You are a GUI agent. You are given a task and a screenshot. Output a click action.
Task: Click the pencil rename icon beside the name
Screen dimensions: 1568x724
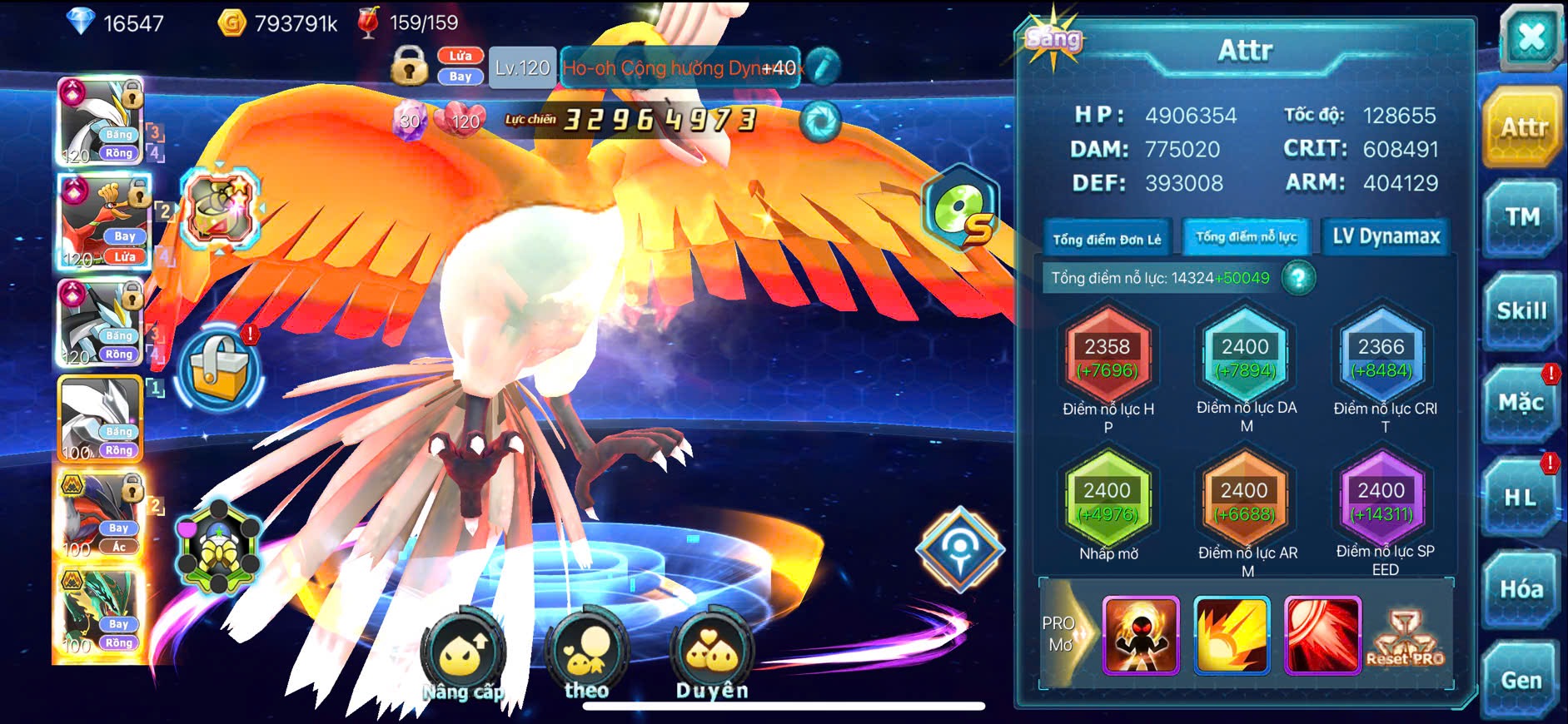[823, 67]
